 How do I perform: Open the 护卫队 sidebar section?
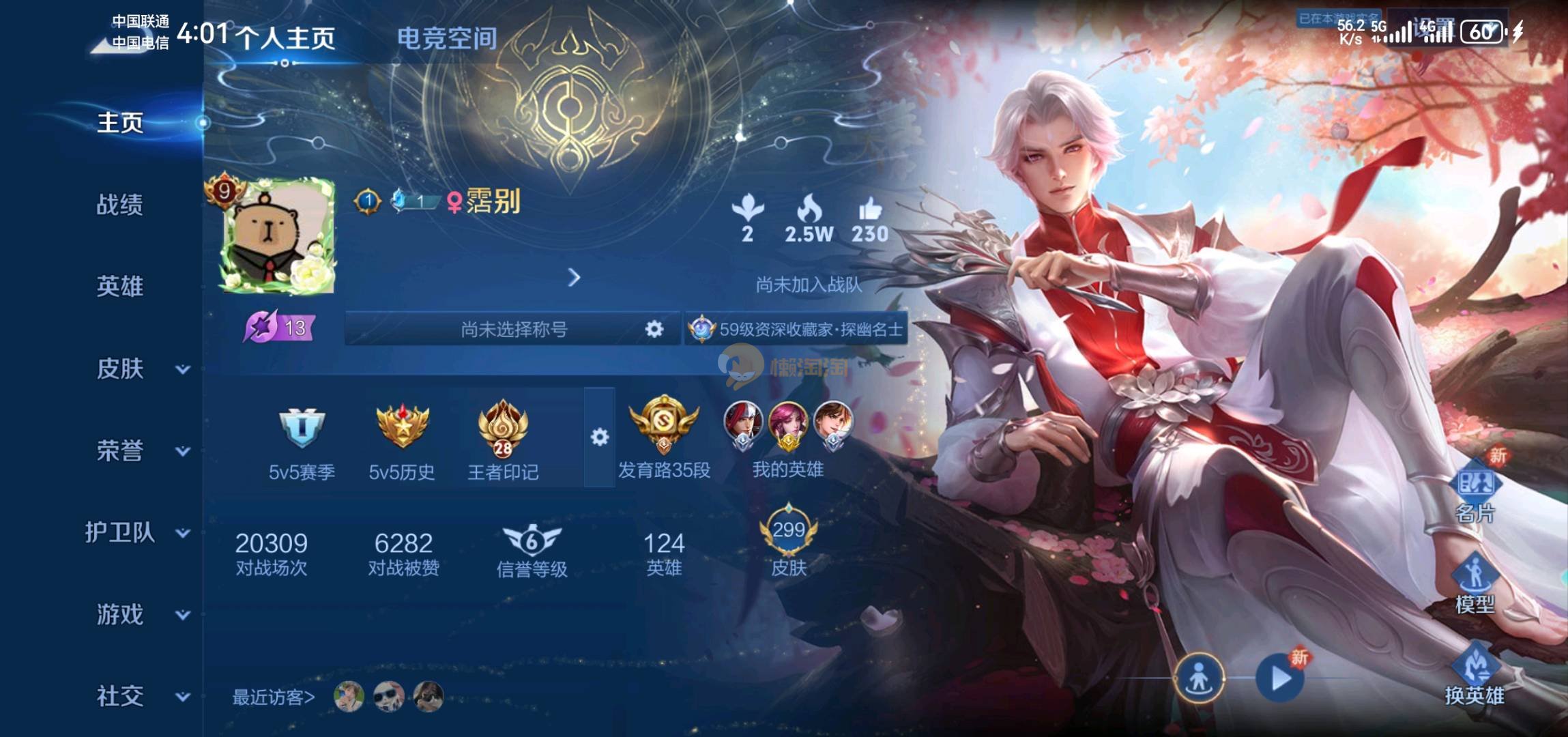pyautogui.click(x=136, y=533)
